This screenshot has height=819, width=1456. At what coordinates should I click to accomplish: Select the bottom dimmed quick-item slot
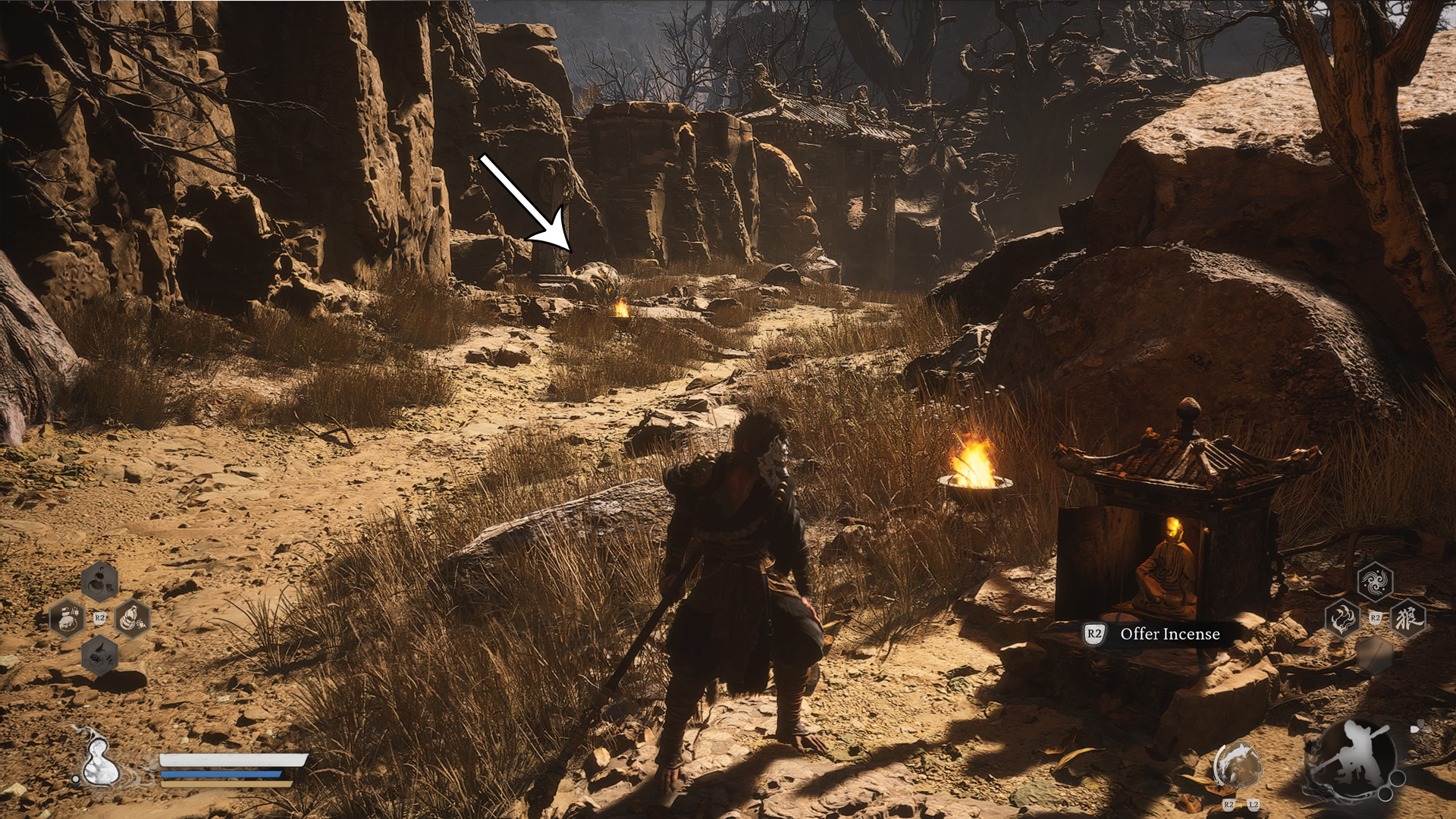[x=100, y=655]
